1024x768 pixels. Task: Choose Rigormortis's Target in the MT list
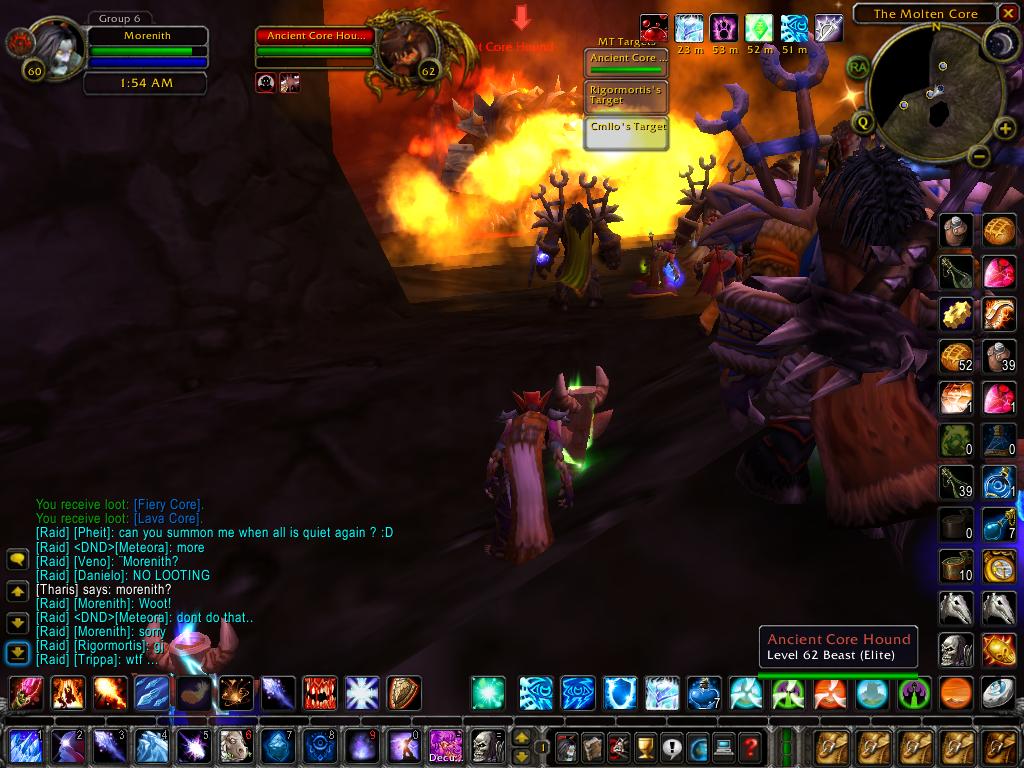[626, 95]
